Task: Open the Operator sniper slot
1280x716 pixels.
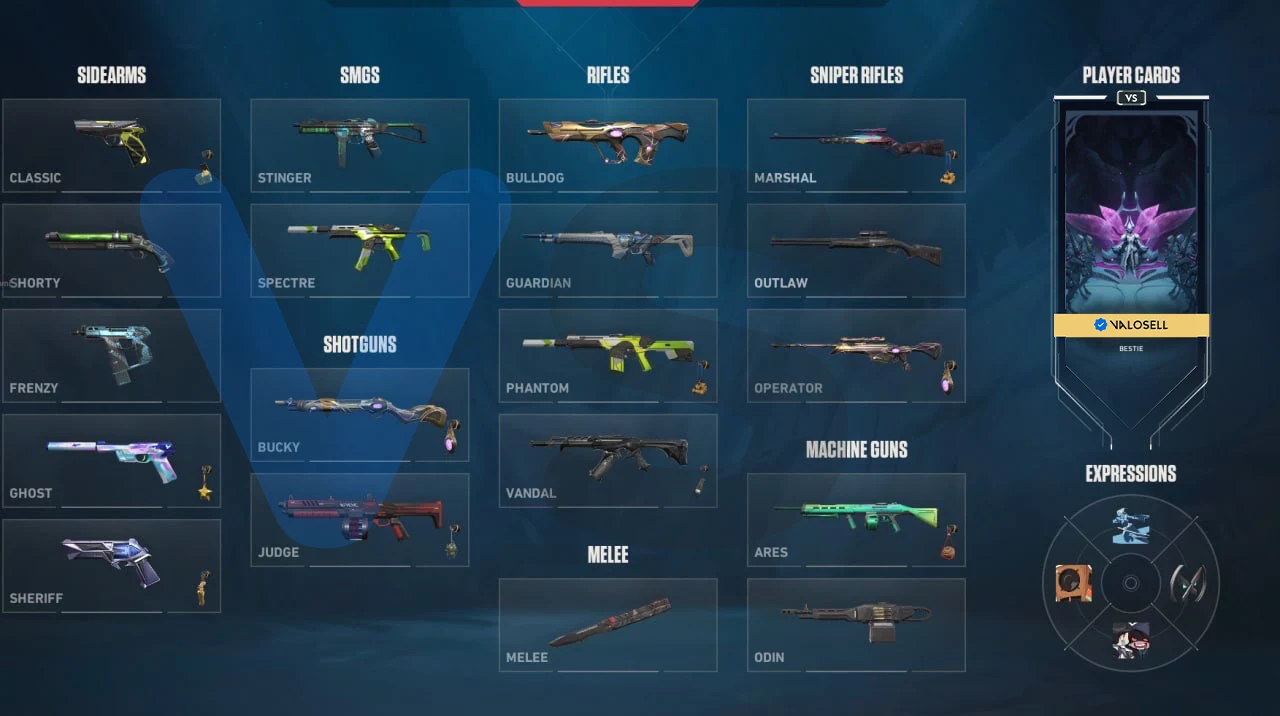Action: 856,355
